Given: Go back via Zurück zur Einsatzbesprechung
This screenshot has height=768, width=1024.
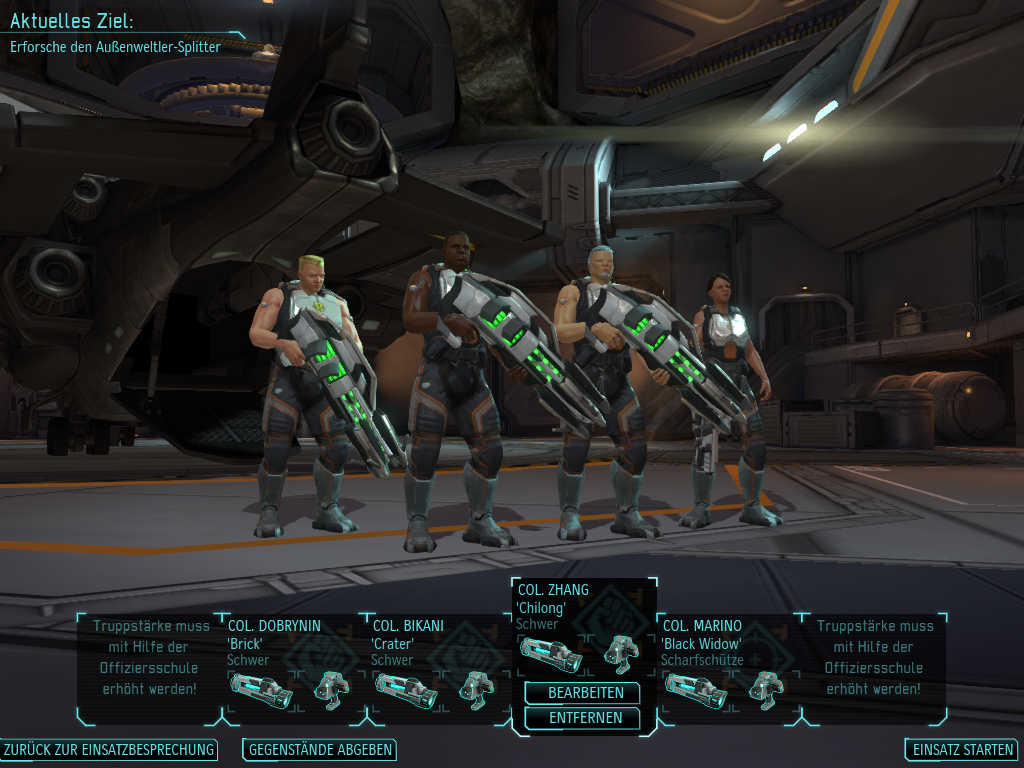Looking at the screenshot, I should [110, 750].
